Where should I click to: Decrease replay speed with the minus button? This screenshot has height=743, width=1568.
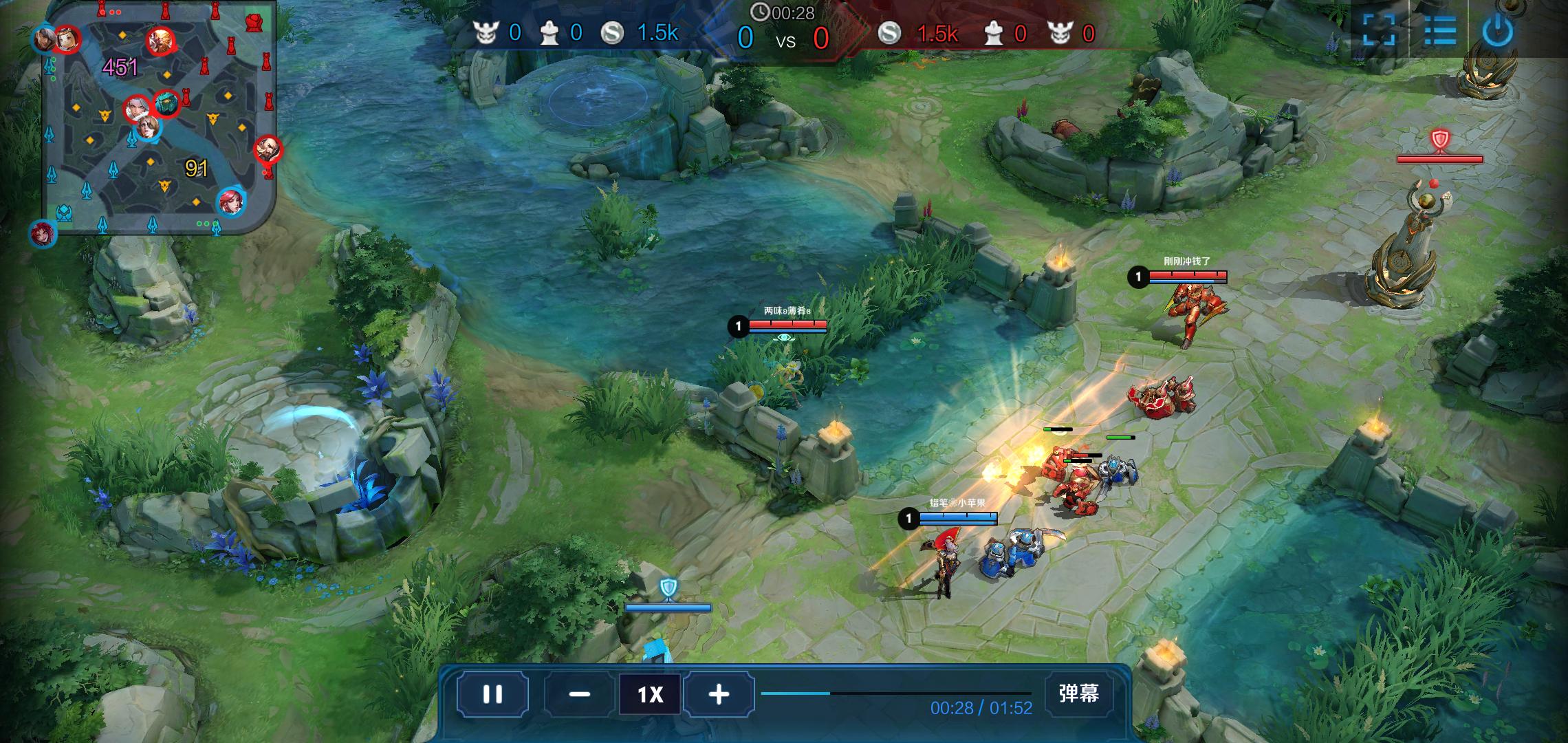(x=579, y=694)
